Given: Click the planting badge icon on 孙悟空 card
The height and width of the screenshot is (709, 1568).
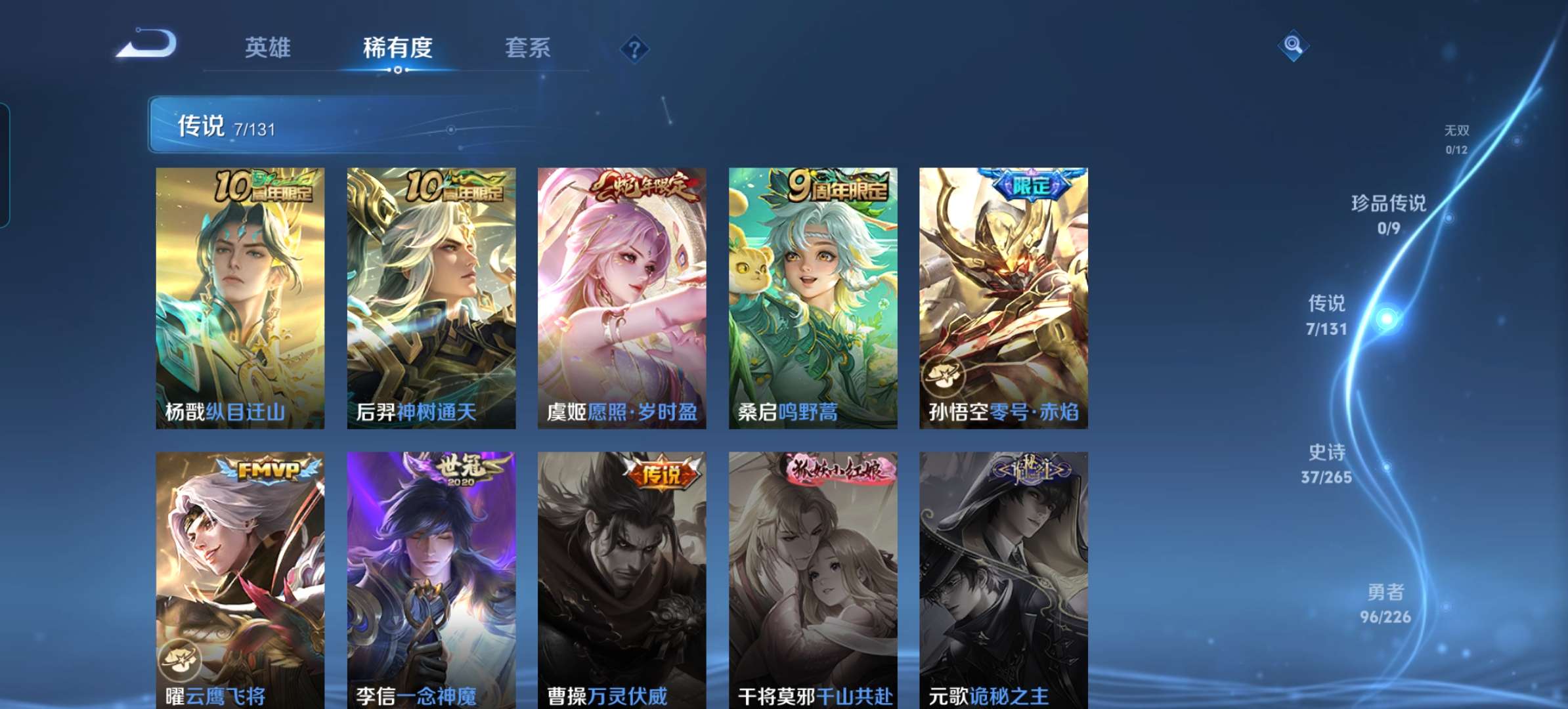Looking at the screenshot, I should coord(946,375).
